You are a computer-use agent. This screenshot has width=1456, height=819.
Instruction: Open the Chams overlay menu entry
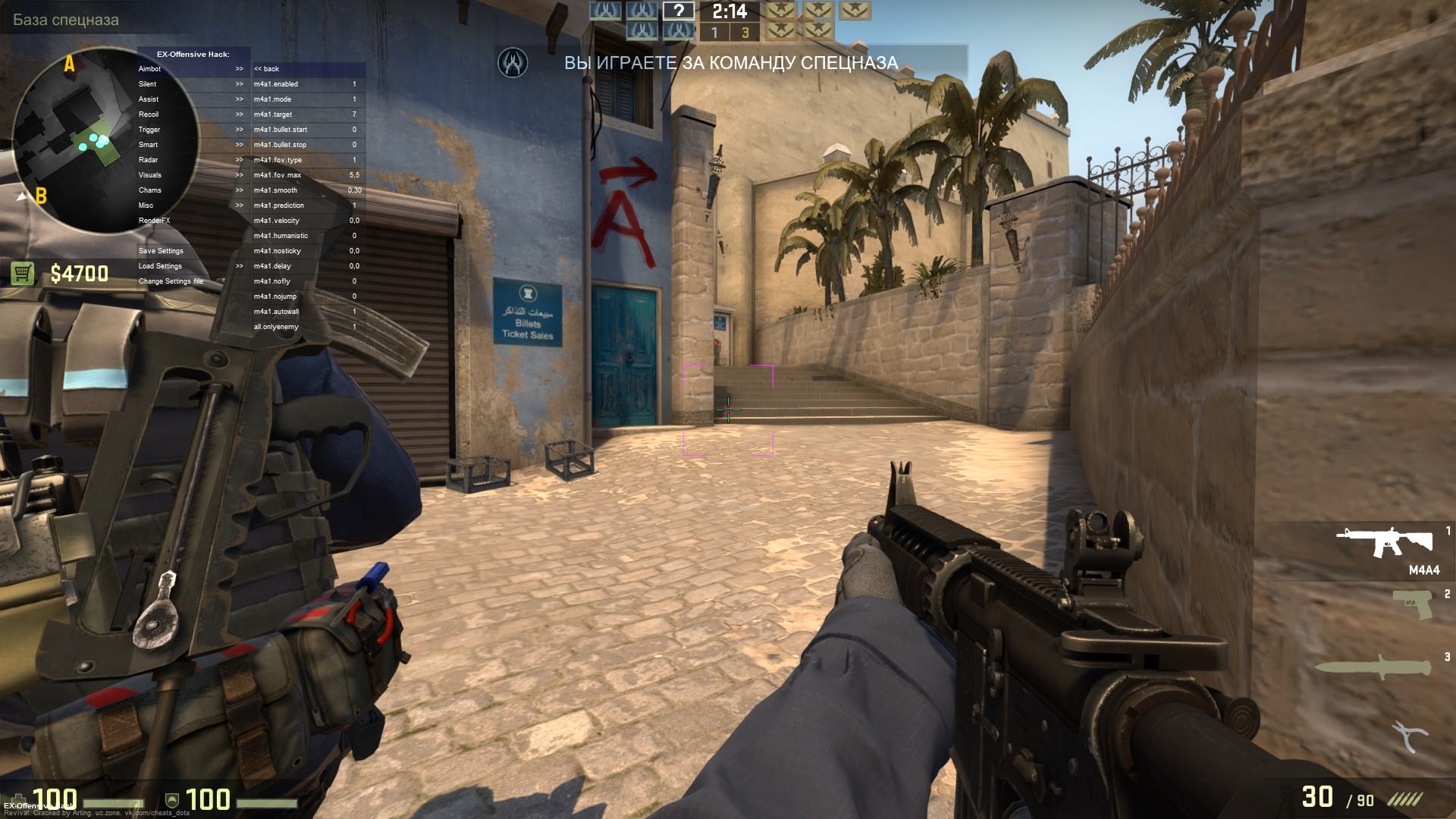click(x=150, y=190)
